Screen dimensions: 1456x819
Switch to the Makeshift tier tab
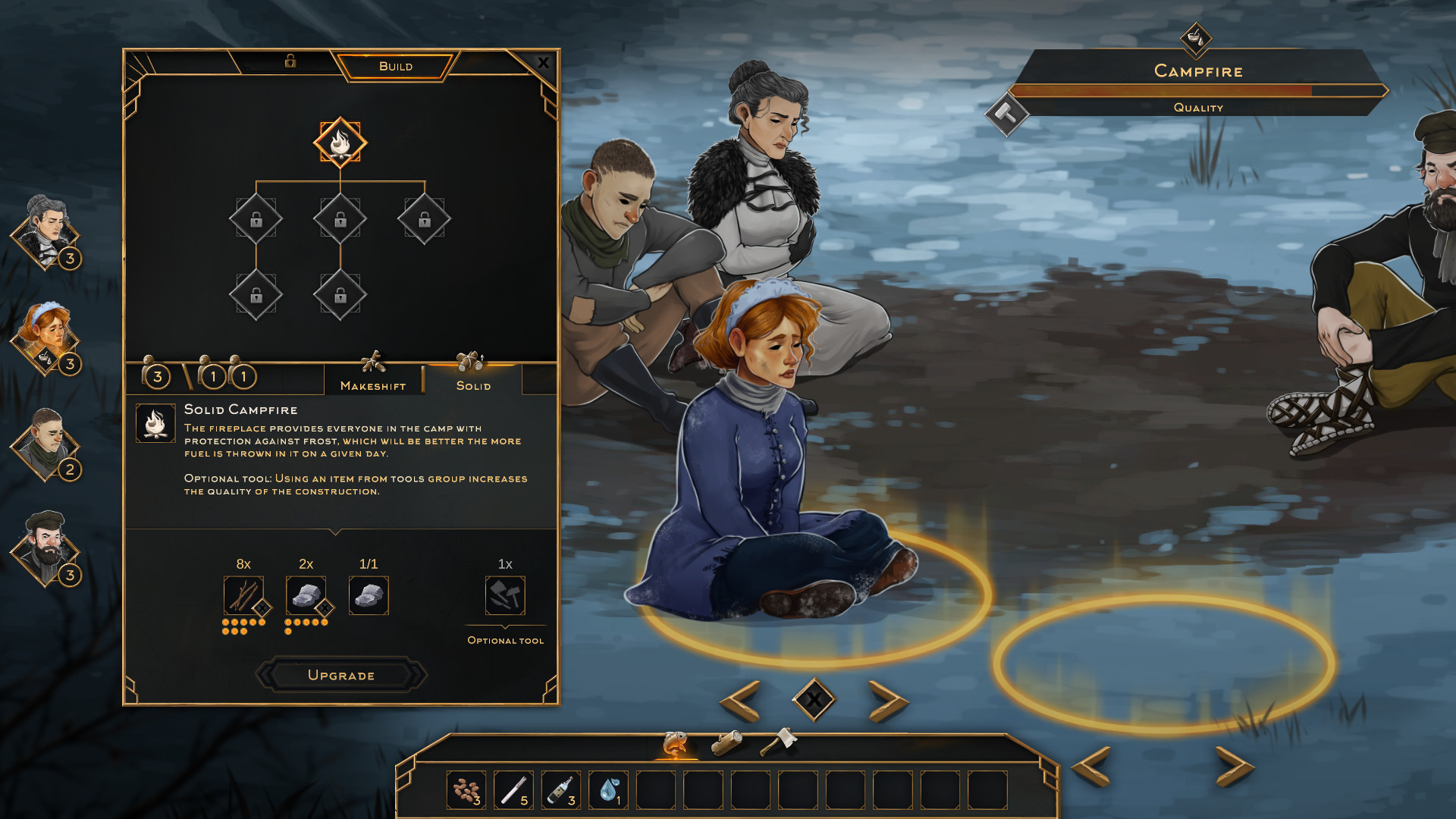coord(373,378)
